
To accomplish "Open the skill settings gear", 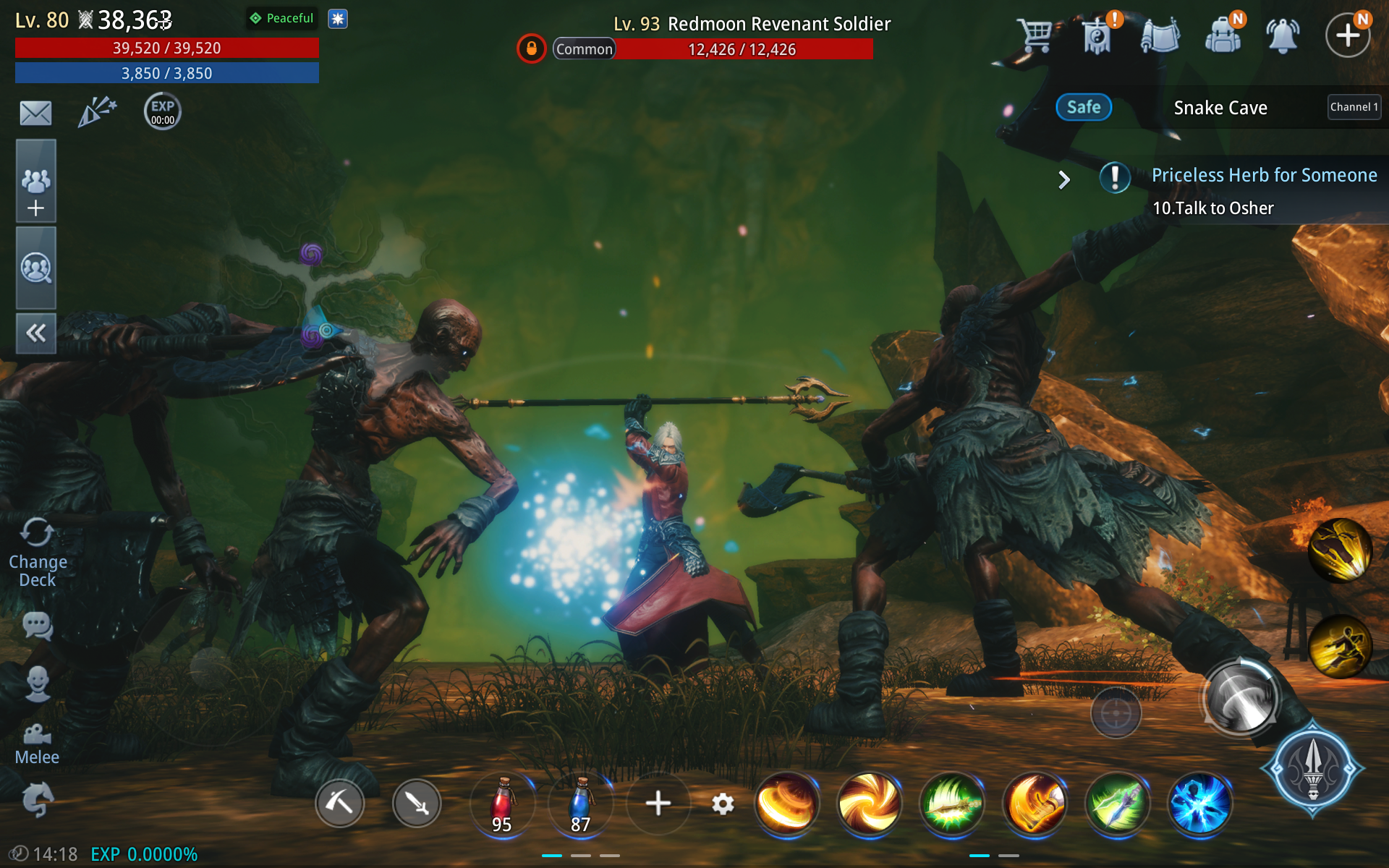I will 723,804.
